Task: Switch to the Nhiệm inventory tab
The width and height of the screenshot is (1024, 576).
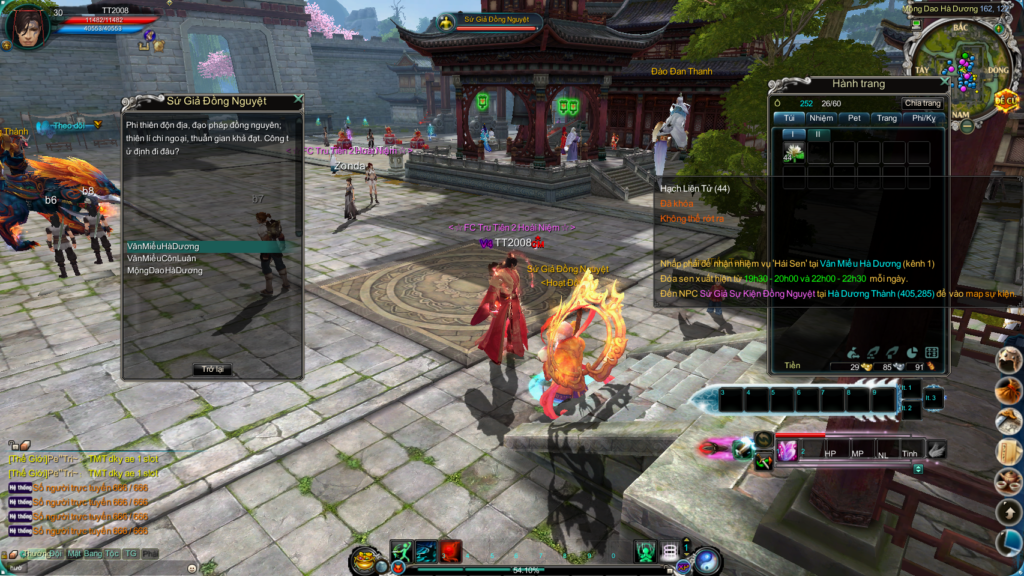Action: click(821, 118)
